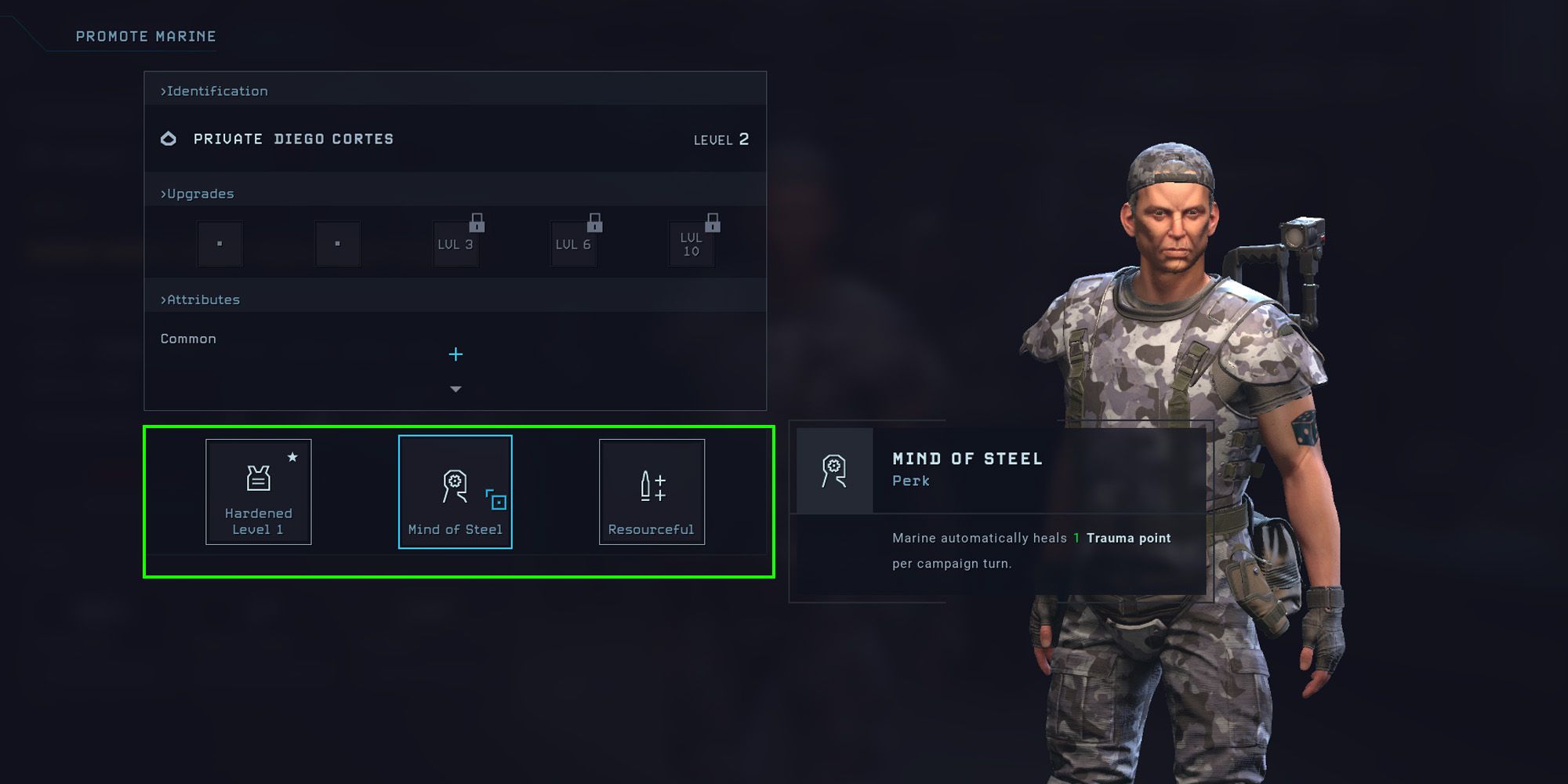The height and width of the screenshot is (784, 1568).
Task: Click the second empty upgrade slot
Action: click(338, 244)
